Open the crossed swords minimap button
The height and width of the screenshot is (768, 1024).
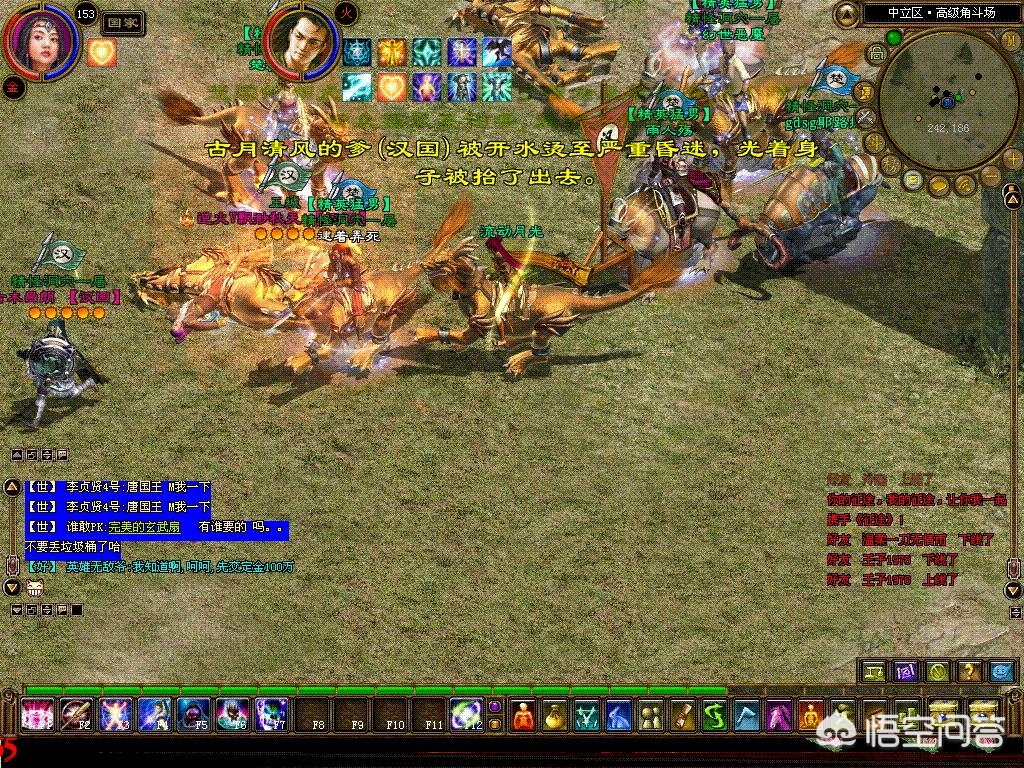click(x=867, y=116)
